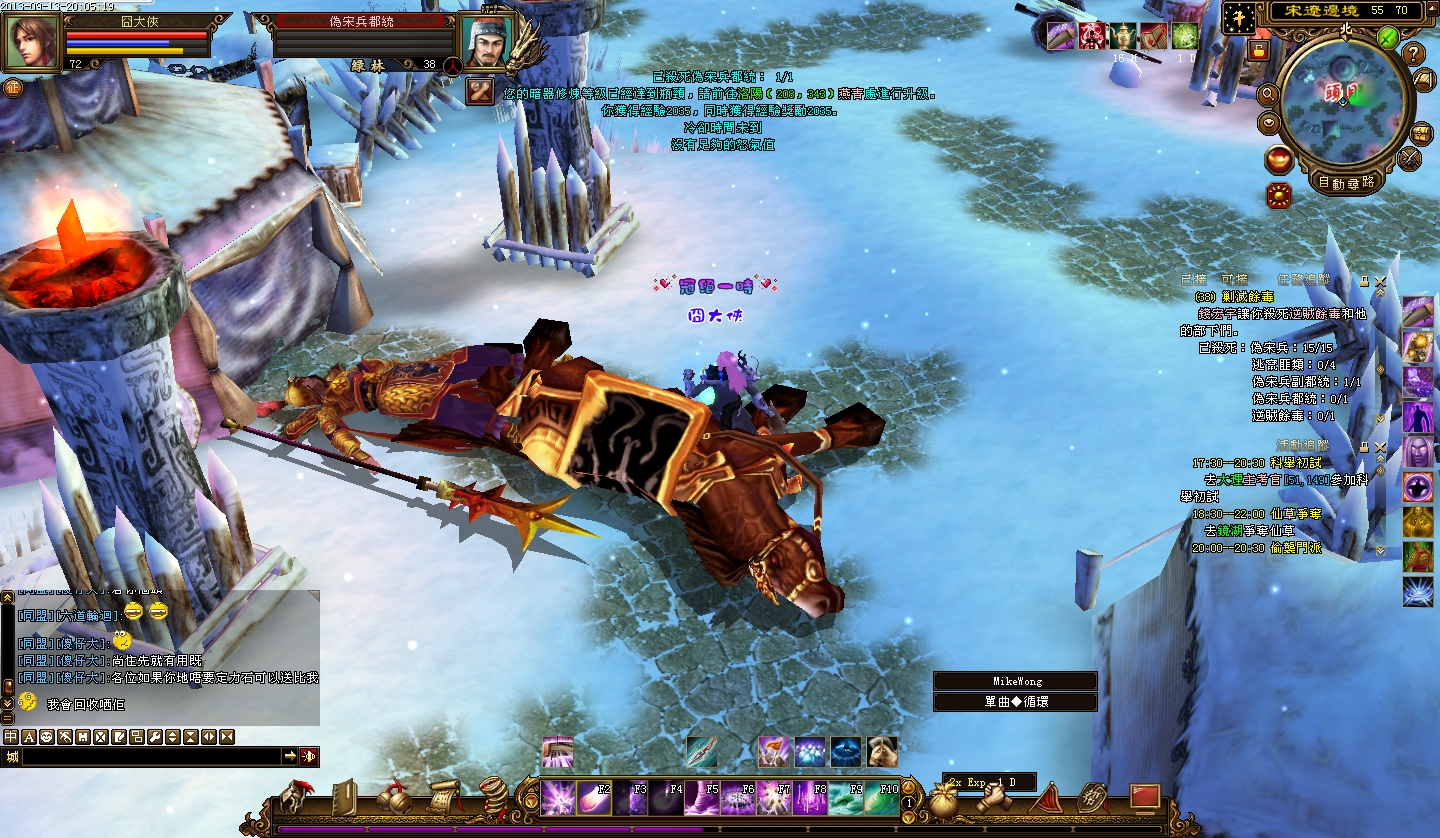Open the treasure chest icon near minimap
1440x838 pixels.
point(1421,132)
